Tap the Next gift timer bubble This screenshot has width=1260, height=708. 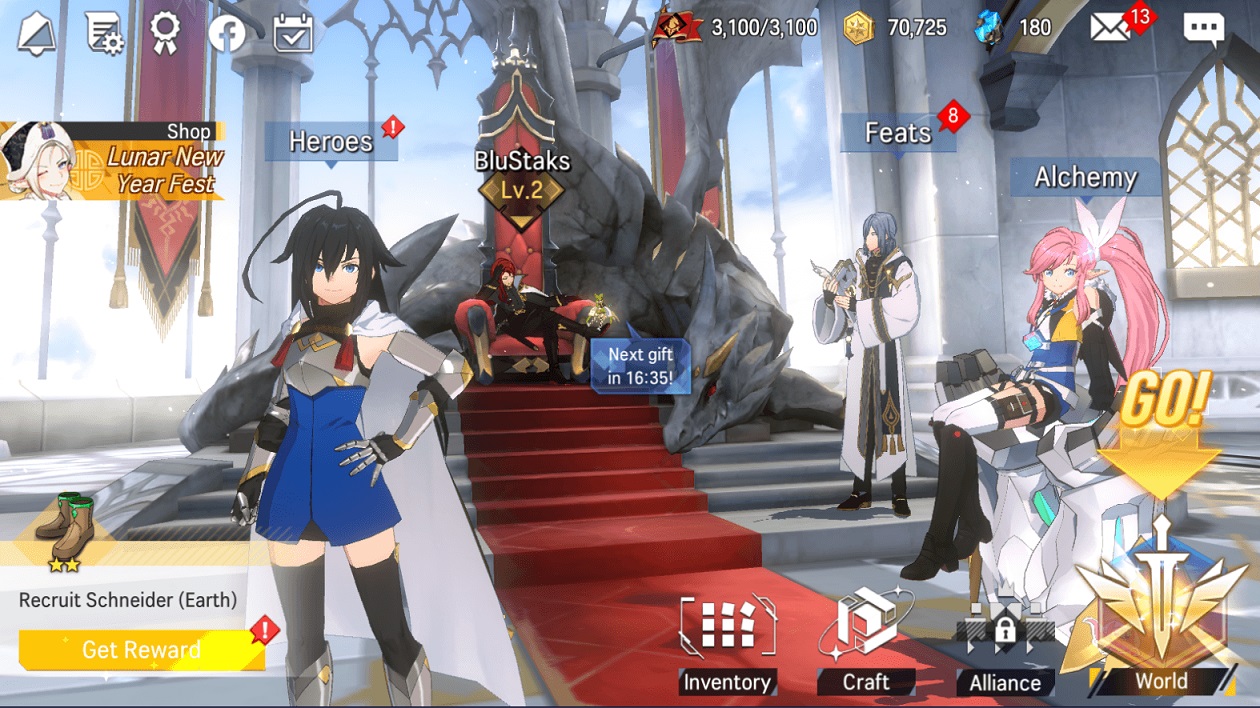click(x=640, y=366)
